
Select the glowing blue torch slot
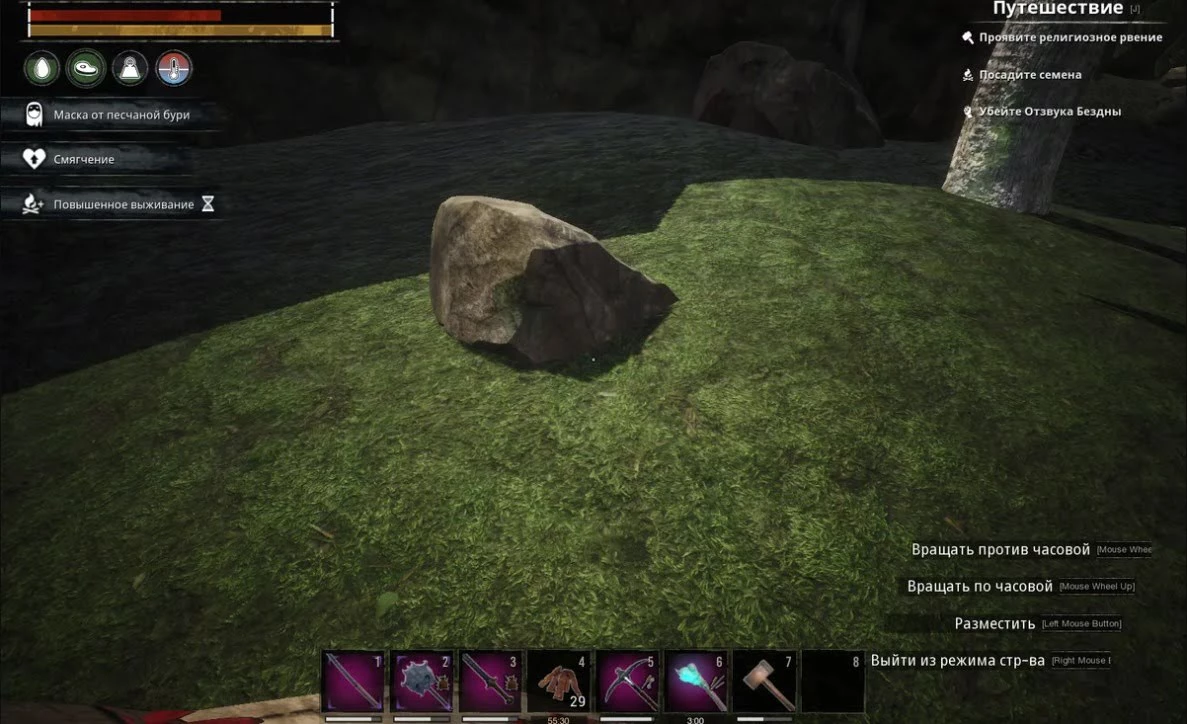coord(695,681)
